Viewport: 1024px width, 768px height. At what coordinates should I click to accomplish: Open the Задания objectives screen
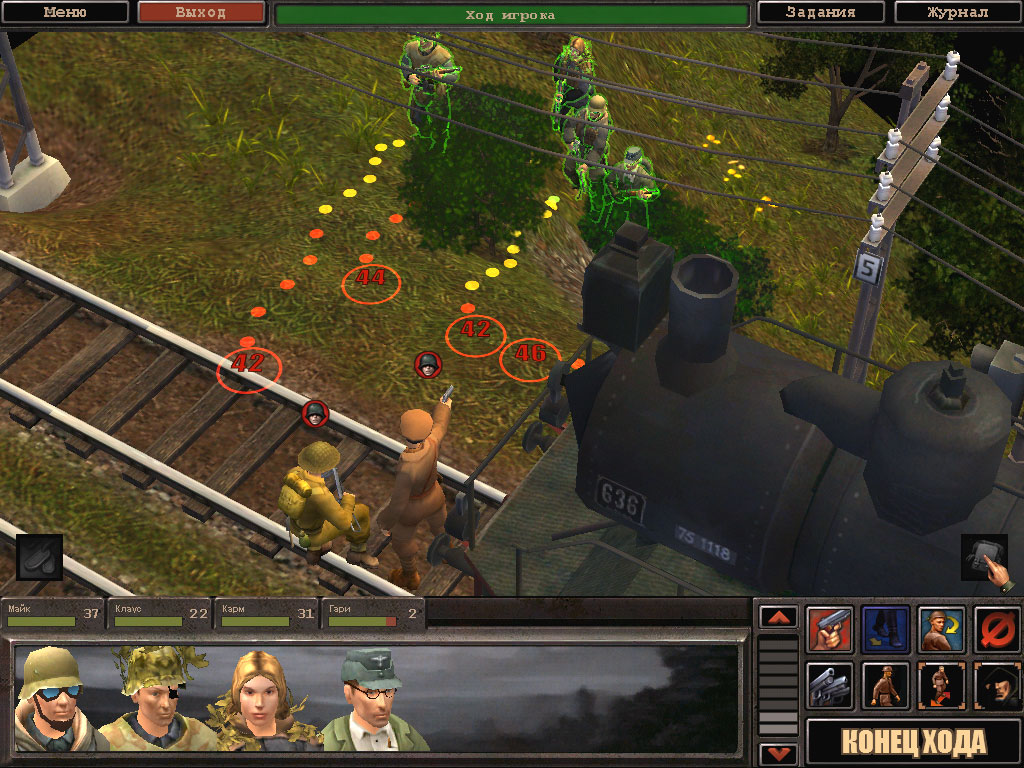tap(820, 13)
